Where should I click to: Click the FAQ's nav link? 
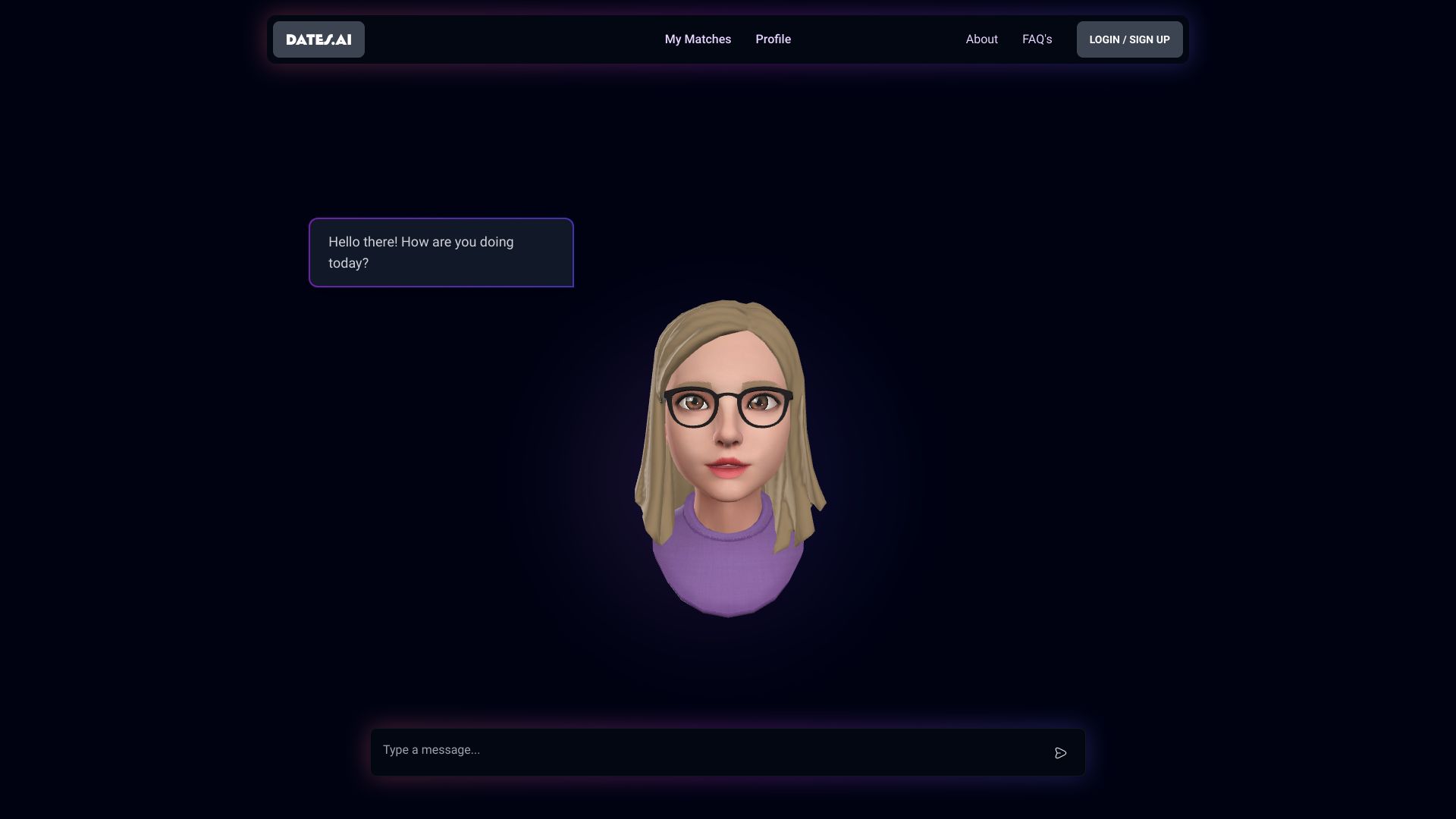point(1037,39)
